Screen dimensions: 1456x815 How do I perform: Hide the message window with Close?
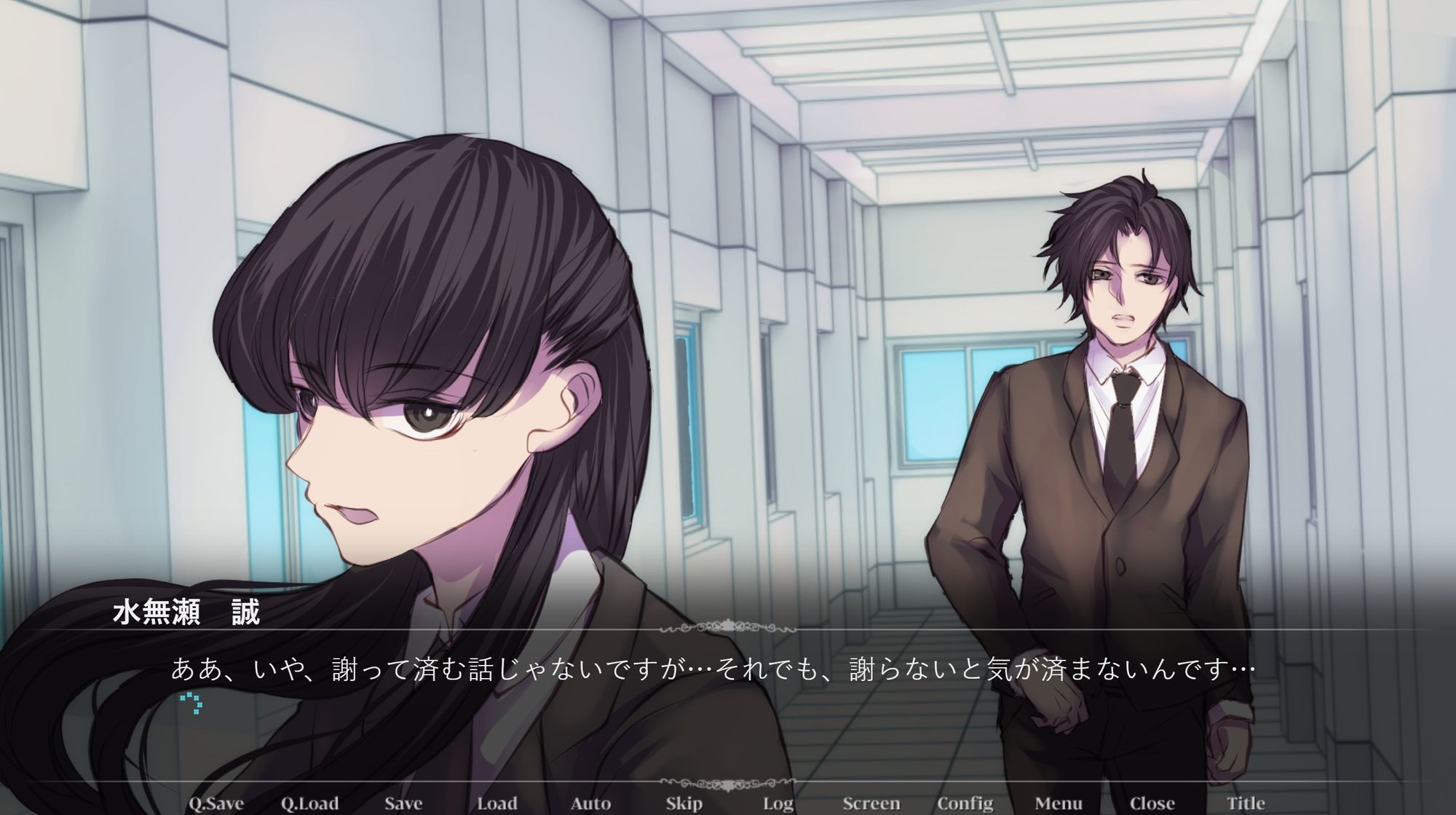click(x=1152, y=804)
